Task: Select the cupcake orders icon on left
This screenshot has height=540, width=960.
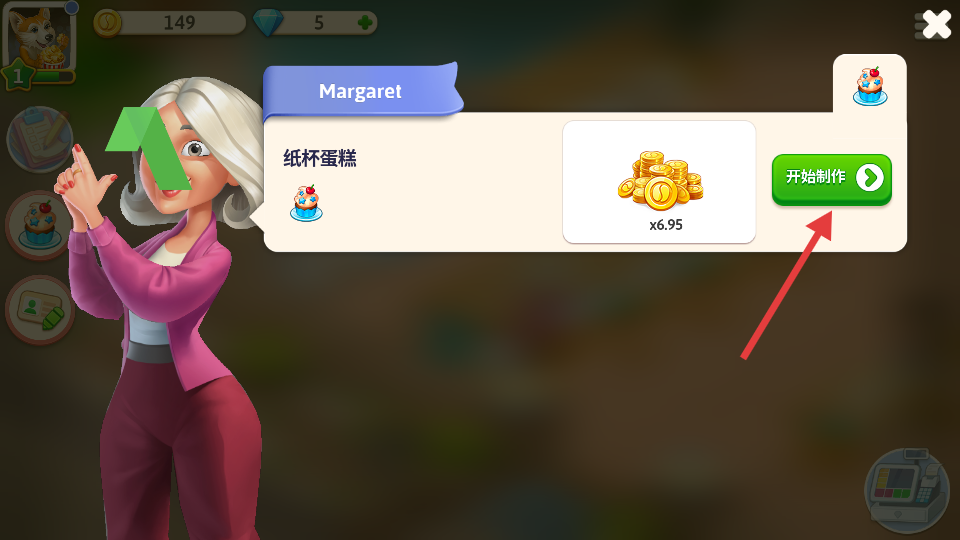Action: pos(40,225)
